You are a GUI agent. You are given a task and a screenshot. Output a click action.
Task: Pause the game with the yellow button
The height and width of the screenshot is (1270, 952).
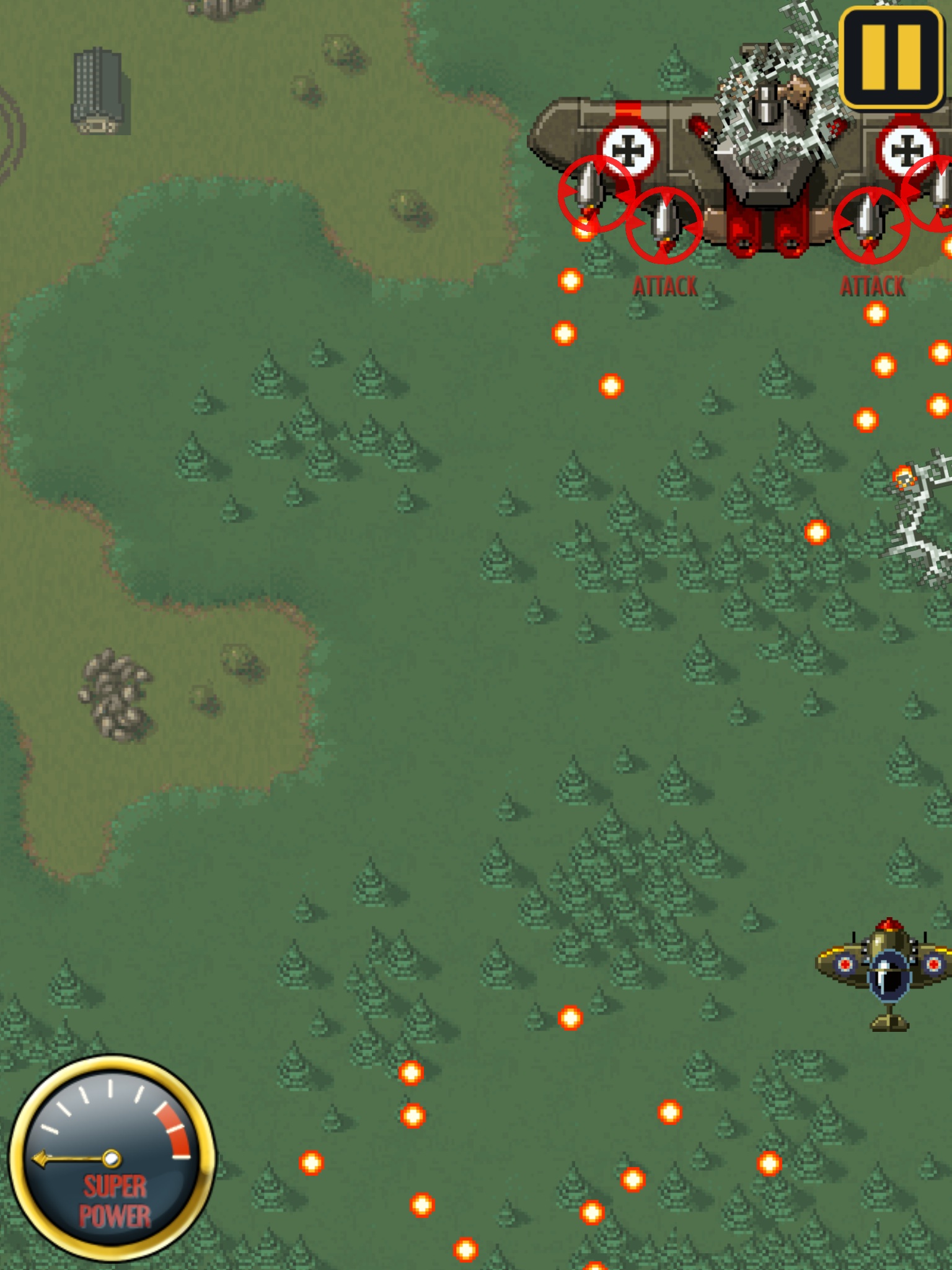891,57
